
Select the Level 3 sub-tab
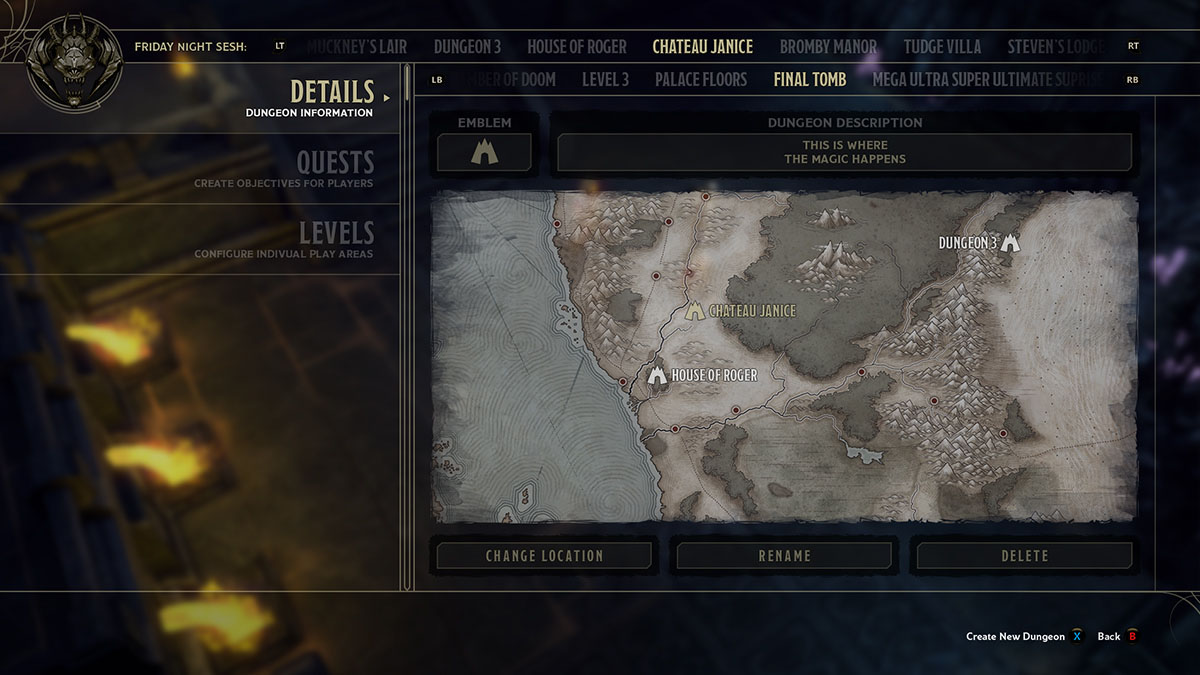[x=605, y=80]
